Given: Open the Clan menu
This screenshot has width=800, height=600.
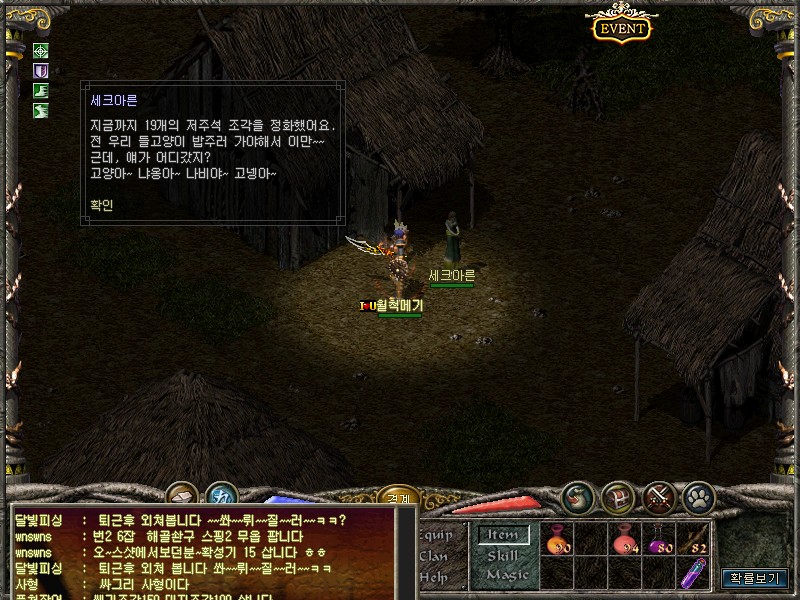Looking at the screenshot, I should (435, 555).
